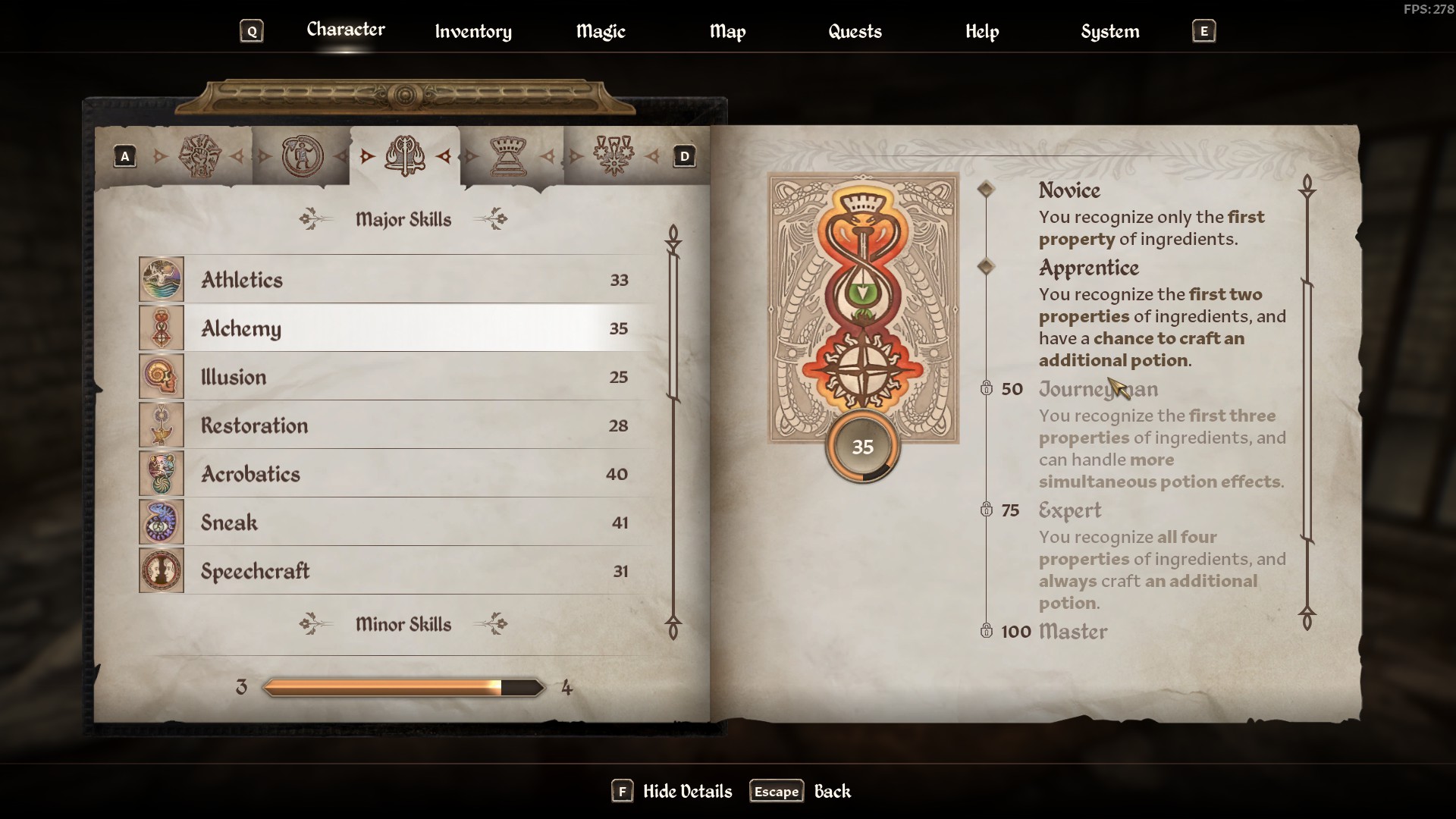
Task: Open the Inventory tab
Action: pos(473,31)
